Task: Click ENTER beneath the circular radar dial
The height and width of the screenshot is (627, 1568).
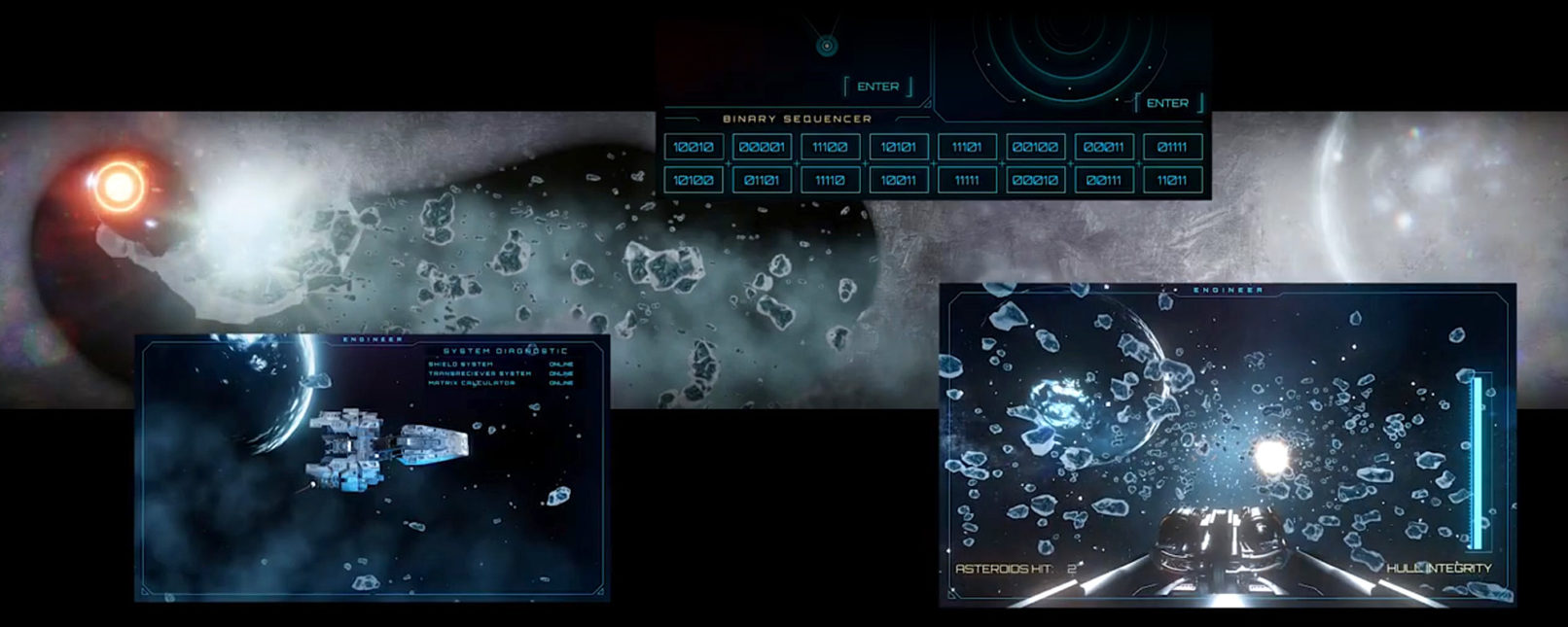Action: pos(1167,103)
